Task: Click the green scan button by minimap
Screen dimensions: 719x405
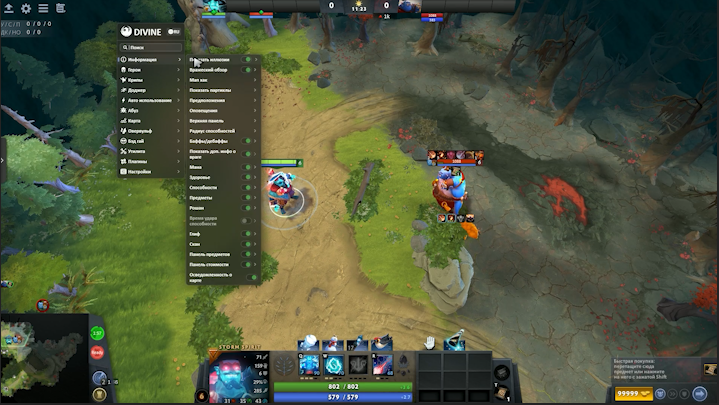Action: [x=97, y=333]
